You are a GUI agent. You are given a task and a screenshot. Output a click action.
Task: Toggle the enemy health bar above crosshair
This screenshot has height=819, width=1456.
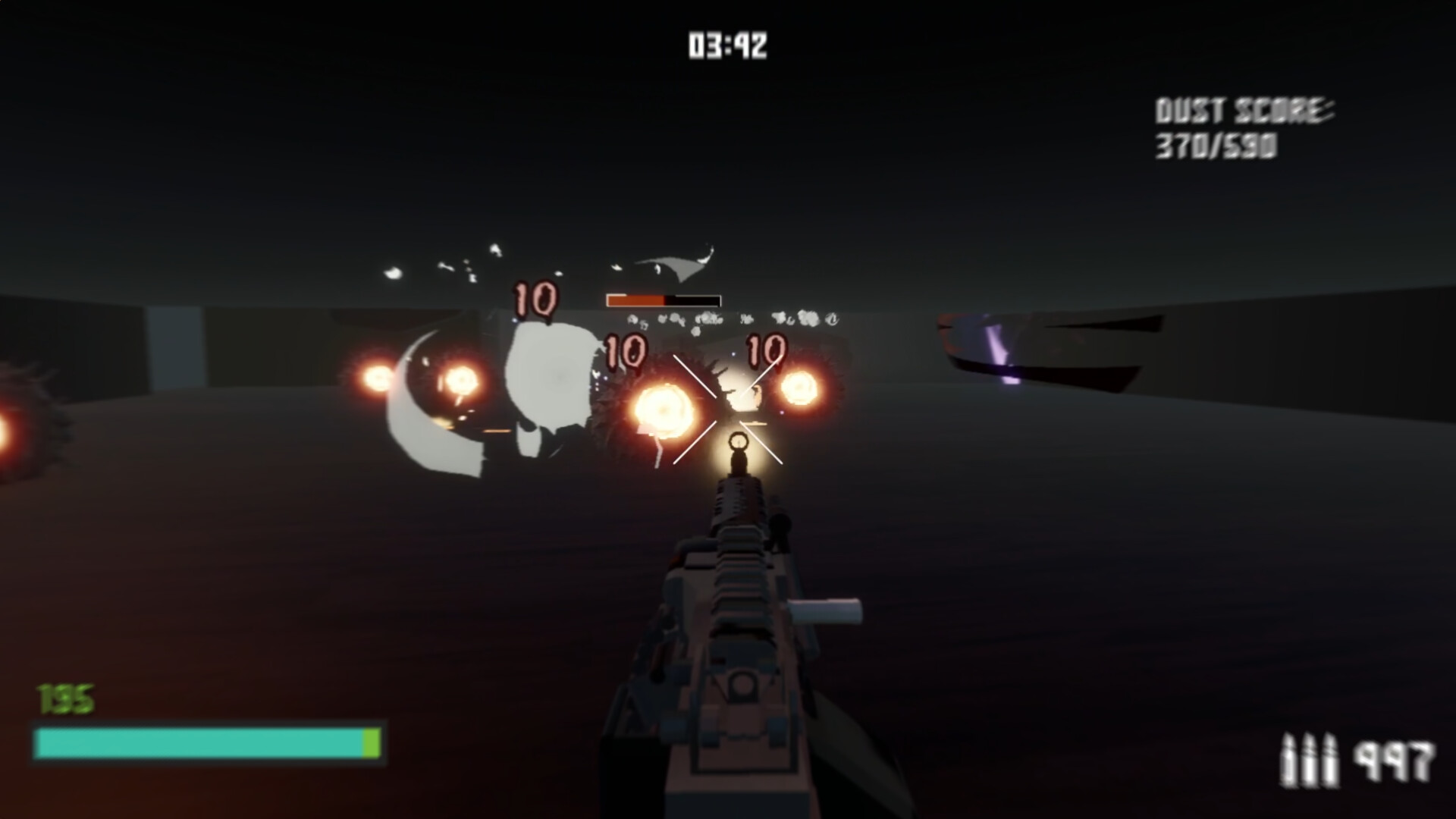click(662, 300)
